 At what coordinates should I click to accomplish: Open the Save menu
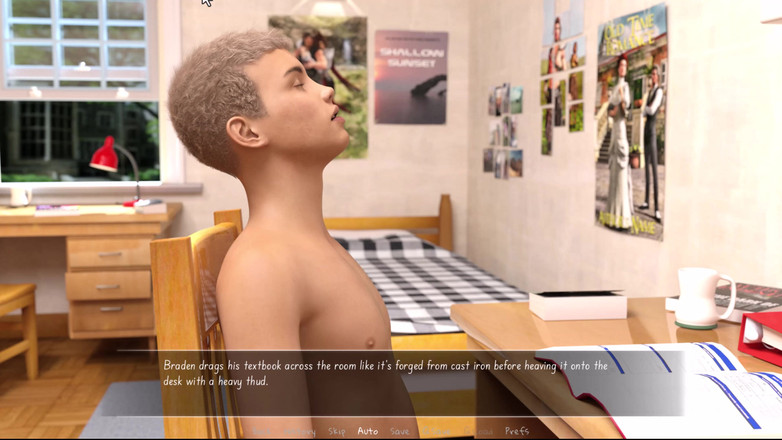tap(400, 431)
